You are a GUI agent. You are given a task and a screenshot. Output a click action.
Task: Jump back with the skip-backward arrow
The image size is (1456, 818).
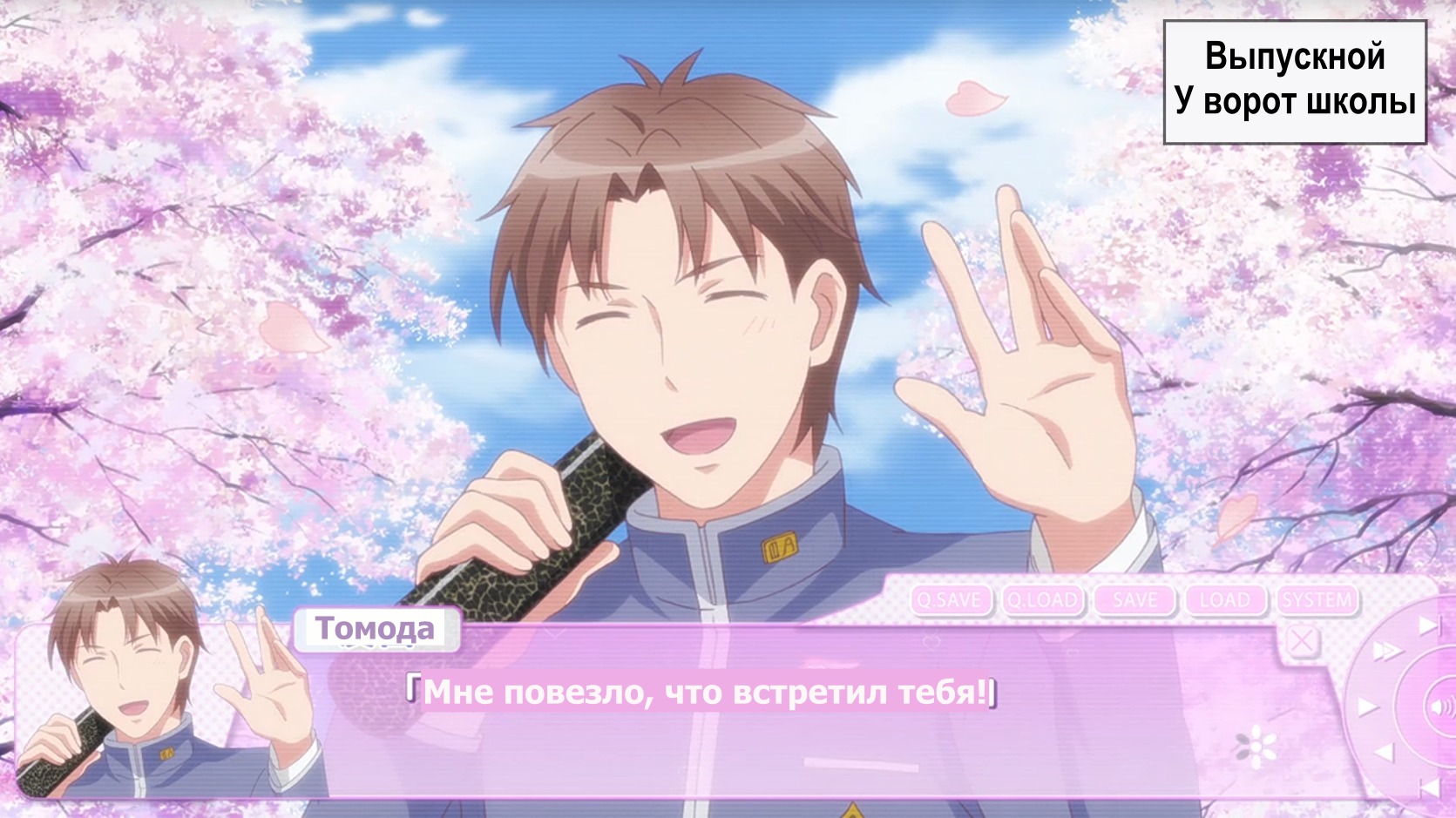[x=1428, y=789]
